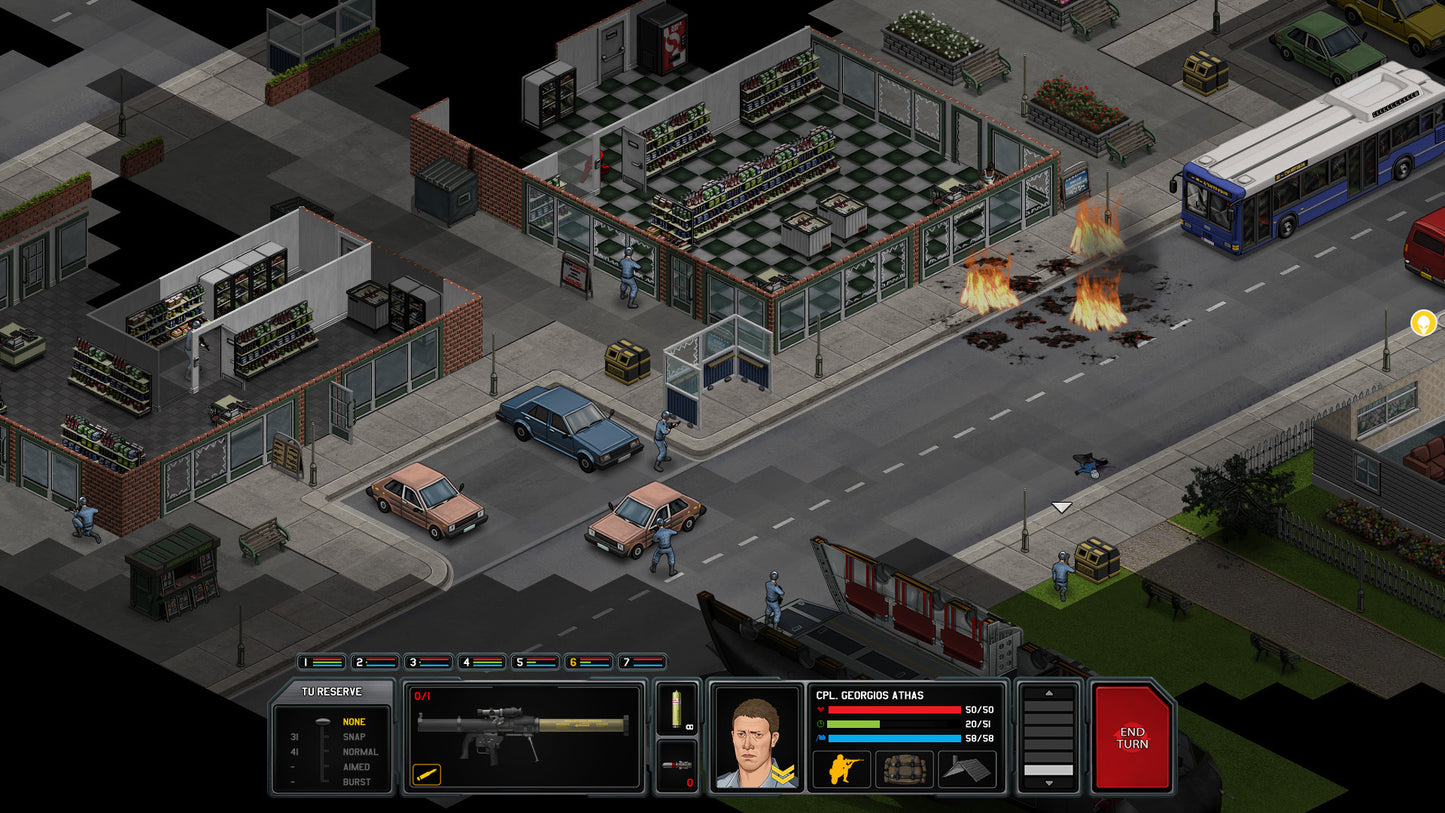Select AIMED fire reserve mode

(357, 767)
